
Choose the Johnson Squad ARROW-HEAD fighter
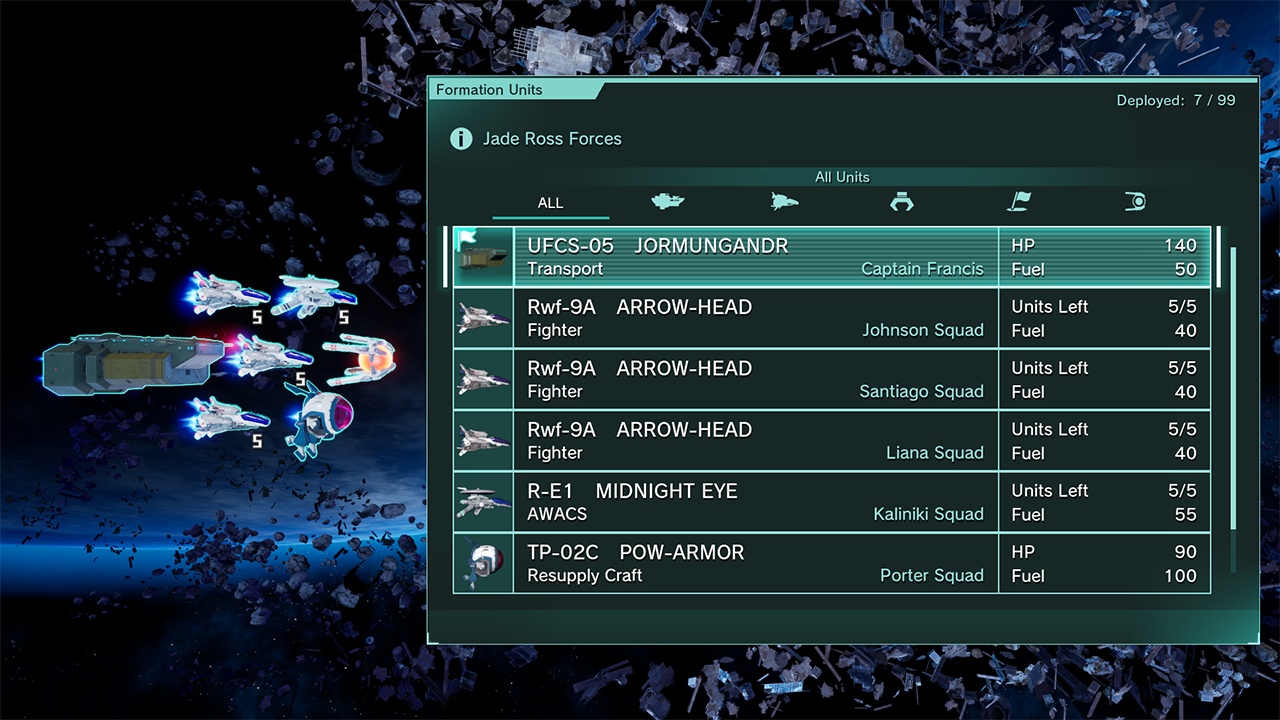[x=830, y=318]
